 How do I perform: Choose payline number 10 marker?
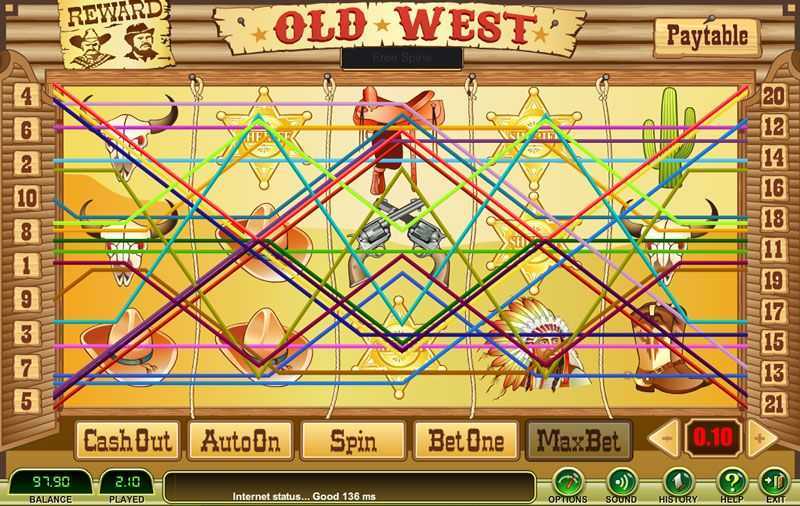[x=27, y=198]
